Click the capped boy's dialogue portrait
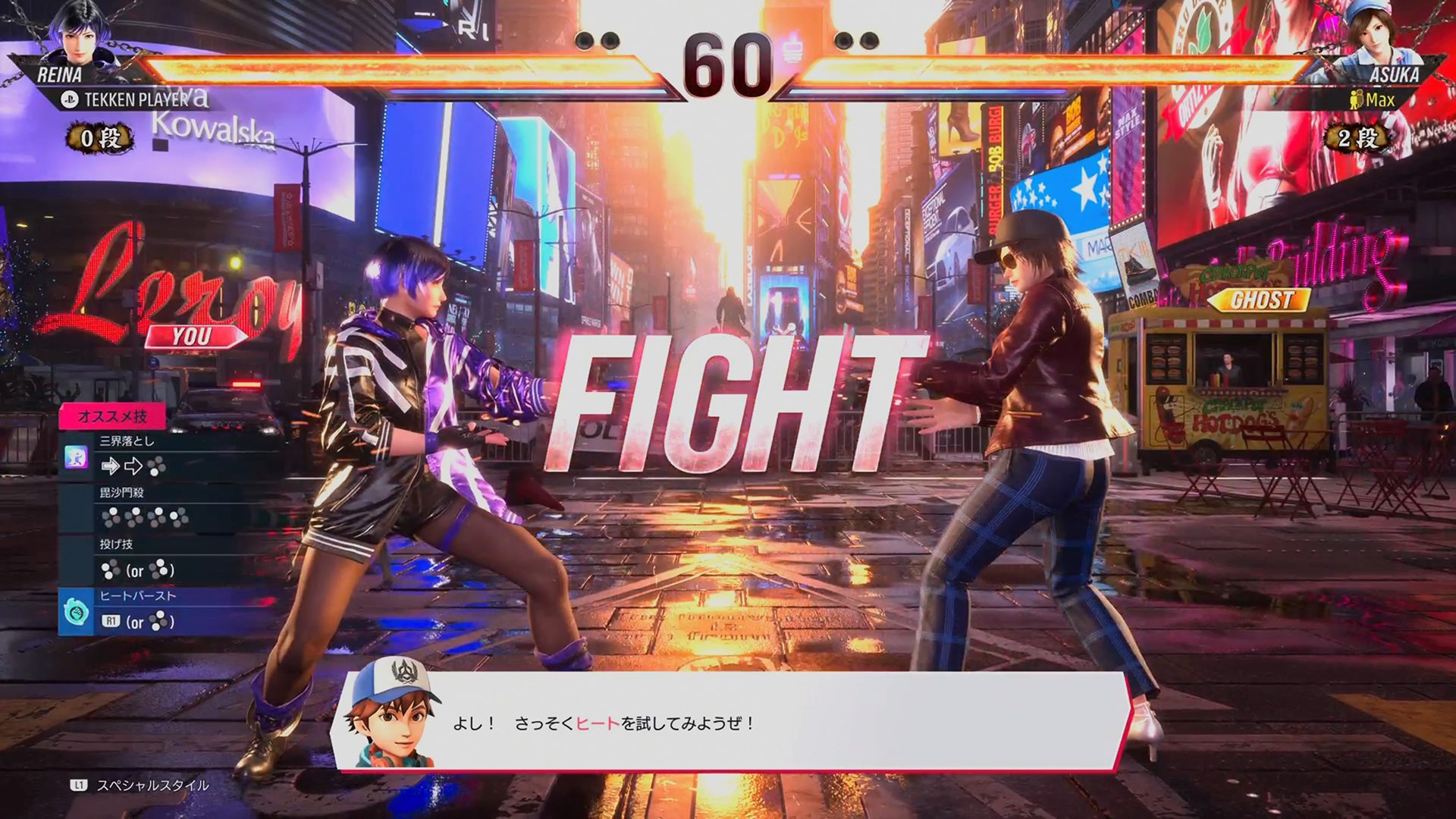This screenshot has width=1456, height=819. [392, 714]
